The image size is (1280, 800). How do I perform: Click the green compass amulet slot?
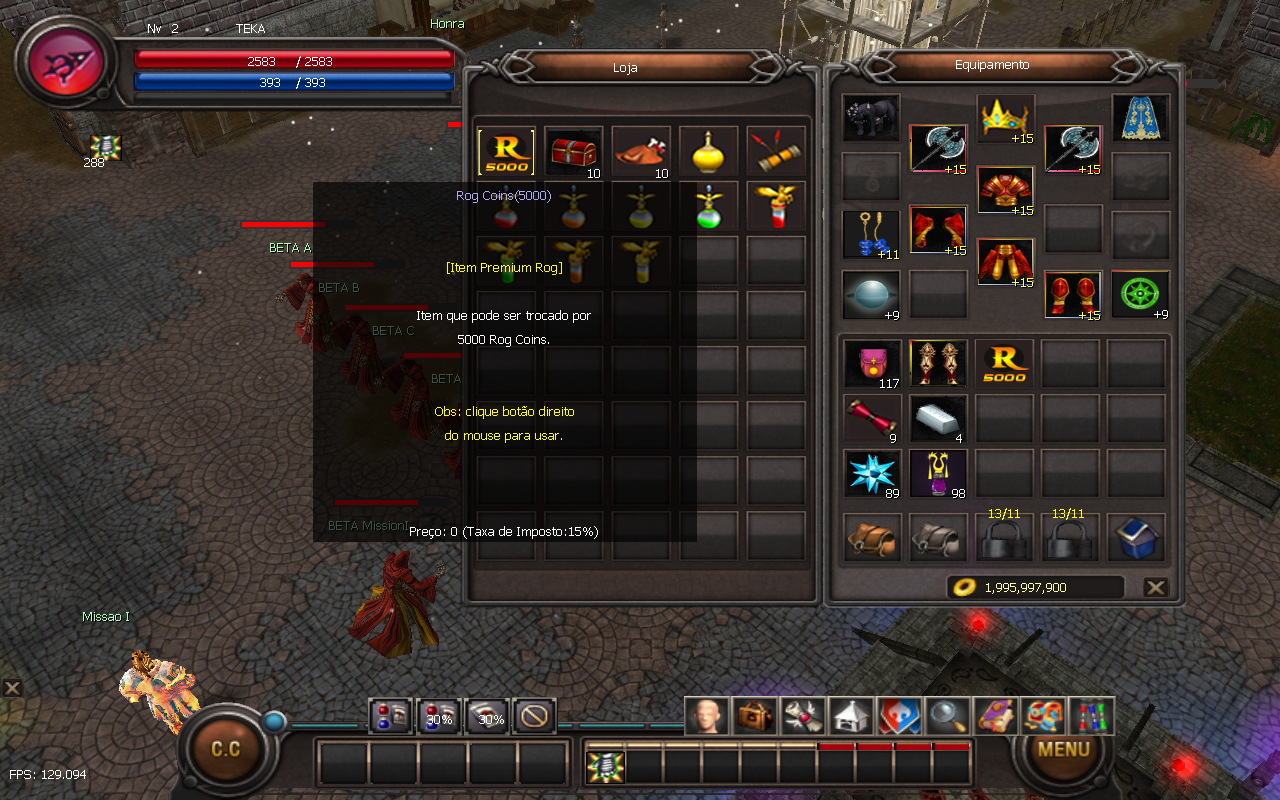(x=1140, y=296)
